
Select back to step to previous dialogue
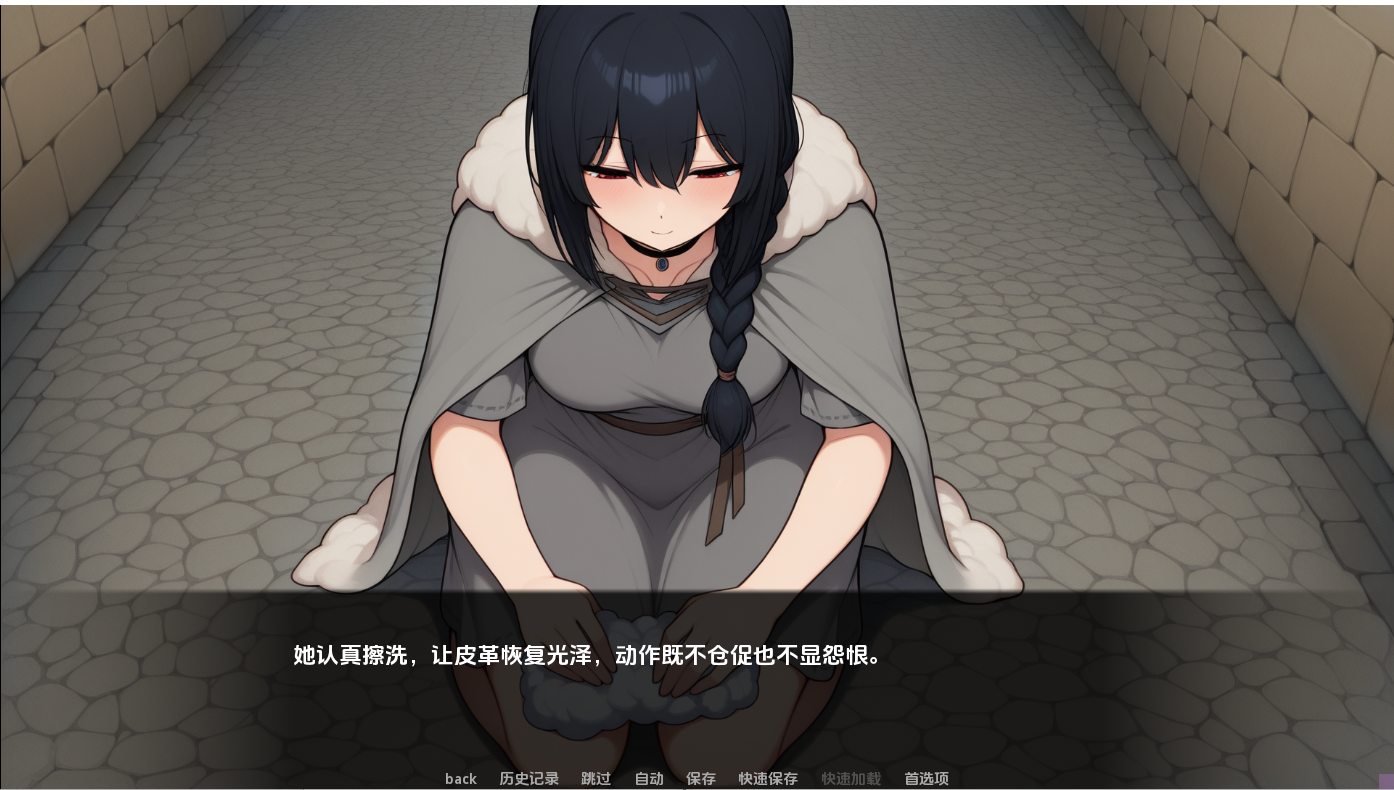[461, 779]
